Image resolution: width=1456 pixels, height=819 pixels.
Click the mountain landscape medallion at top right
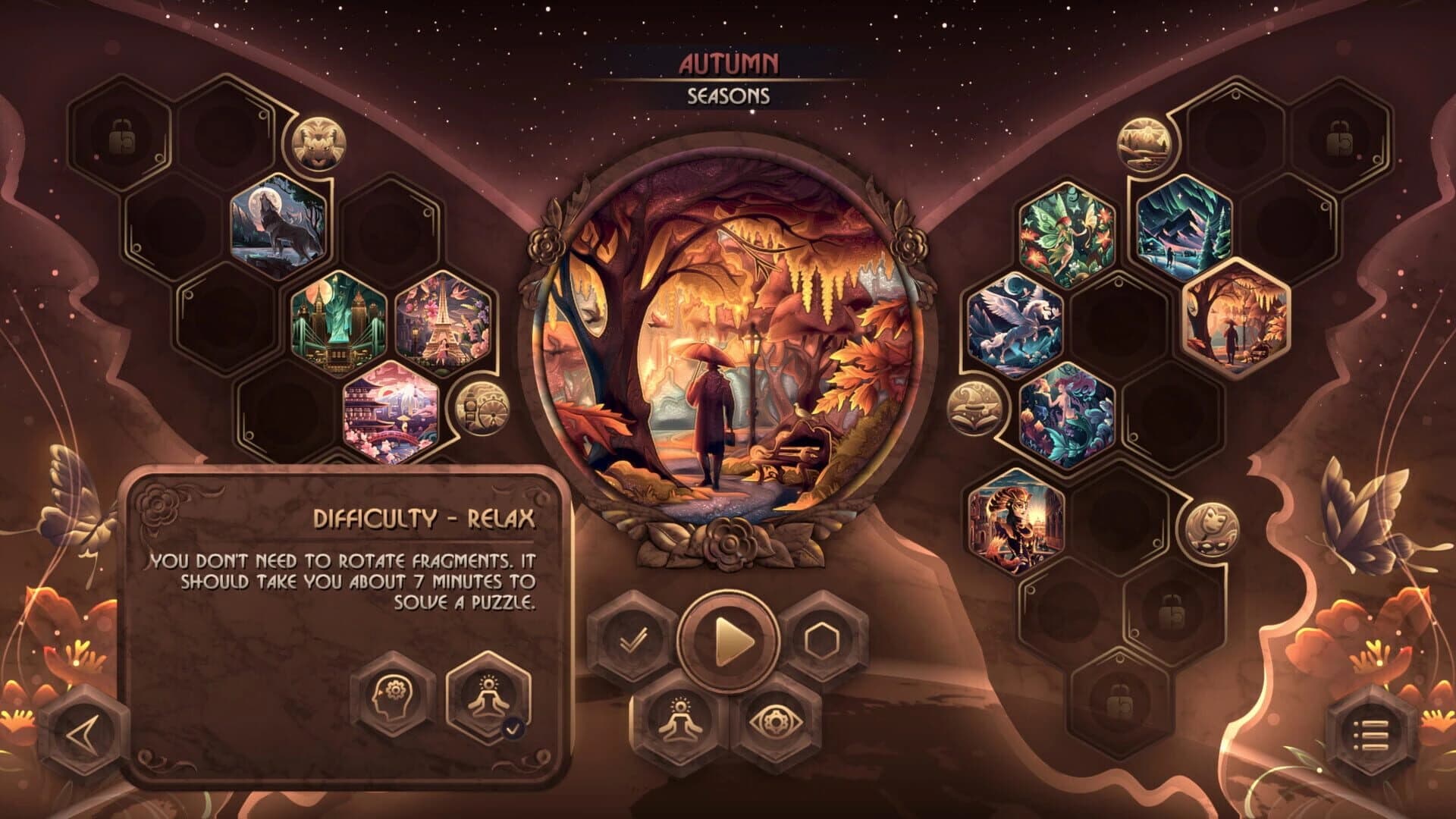coord(1144,143)
